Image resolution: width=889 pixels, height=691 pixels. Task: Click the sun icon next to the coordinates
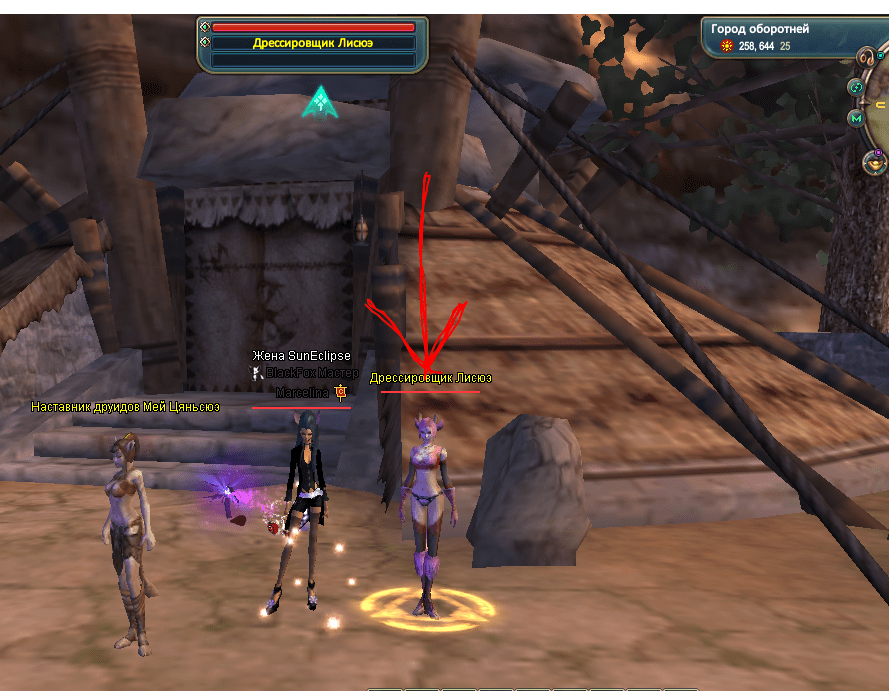(726, 46)
